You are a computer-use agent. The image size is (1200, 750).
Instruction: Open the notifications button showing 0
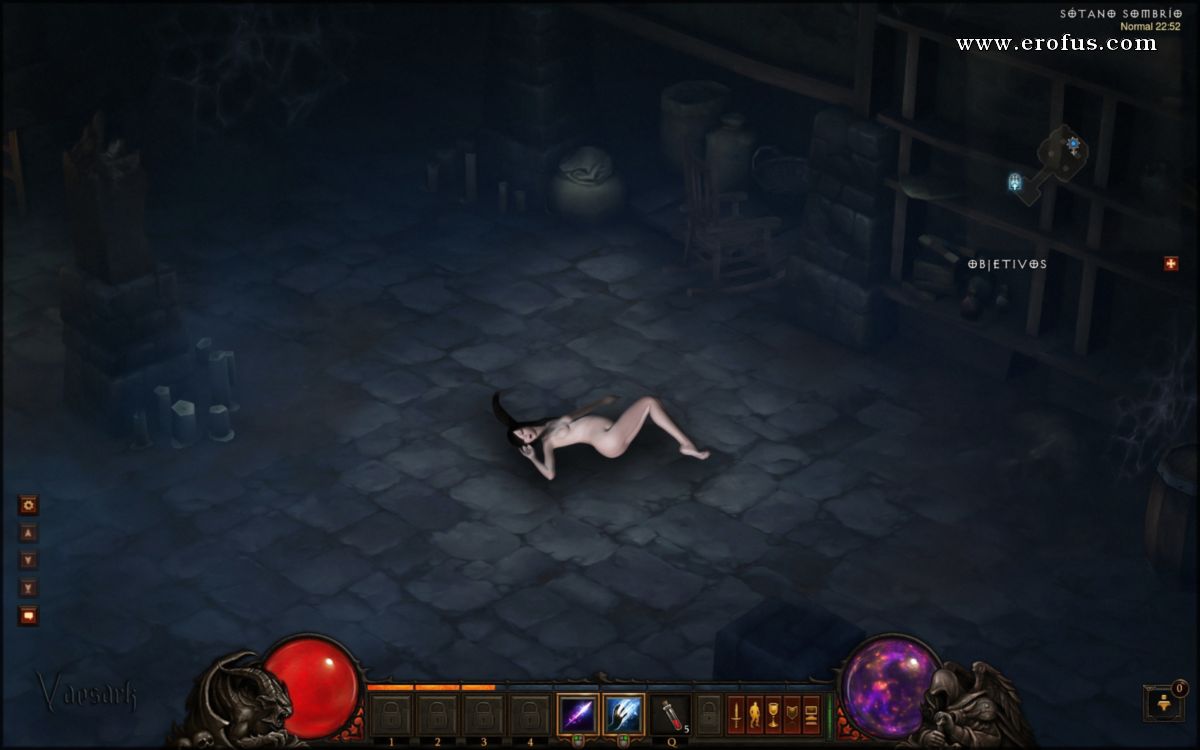1164,702
